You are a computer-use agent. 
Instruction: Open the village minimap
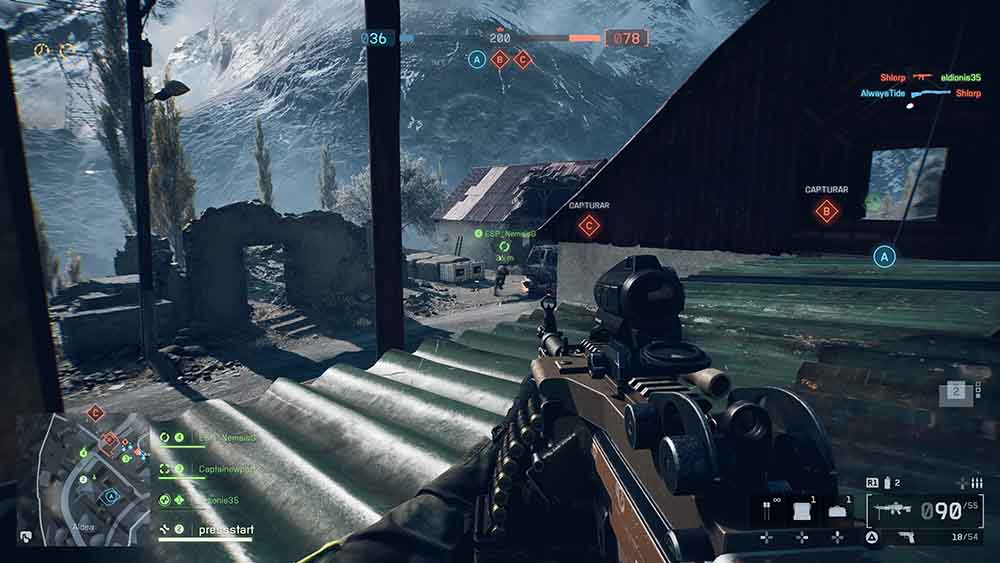(x=84, y=480)
